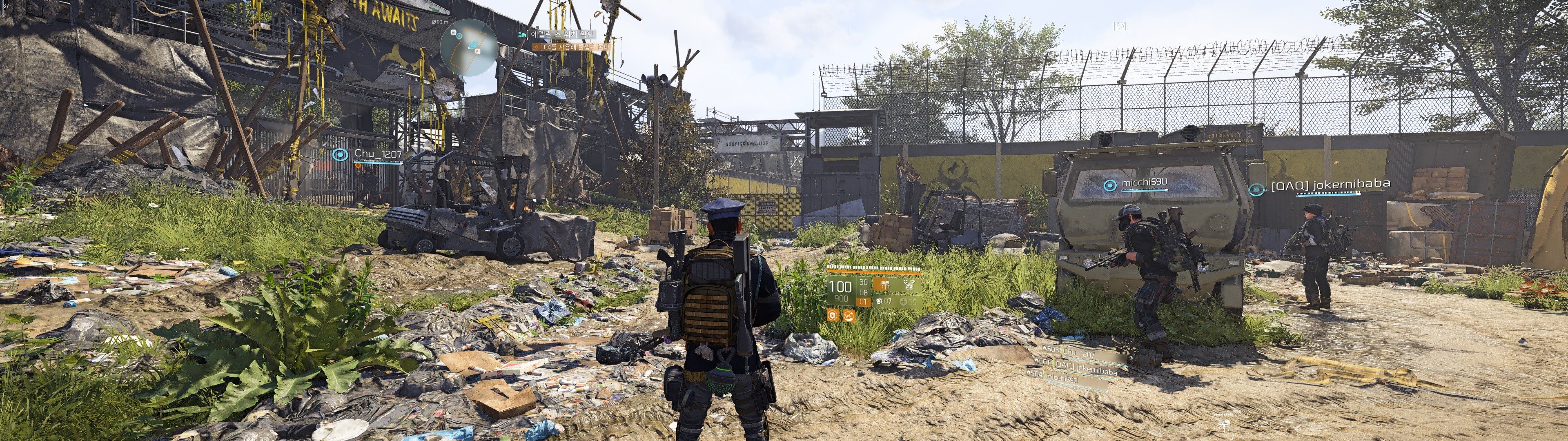Click the mission building icon beside objective title

tap(522, 35)
